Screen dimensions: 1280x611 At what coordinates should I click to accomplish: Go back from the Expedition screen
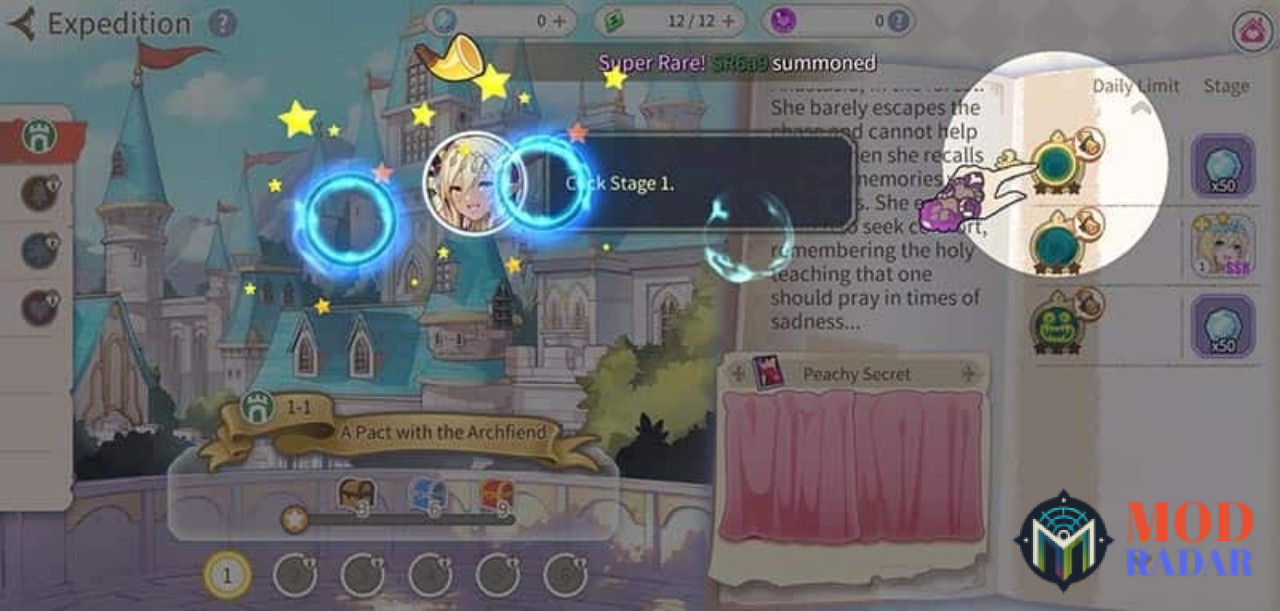(x=22, y=24)
